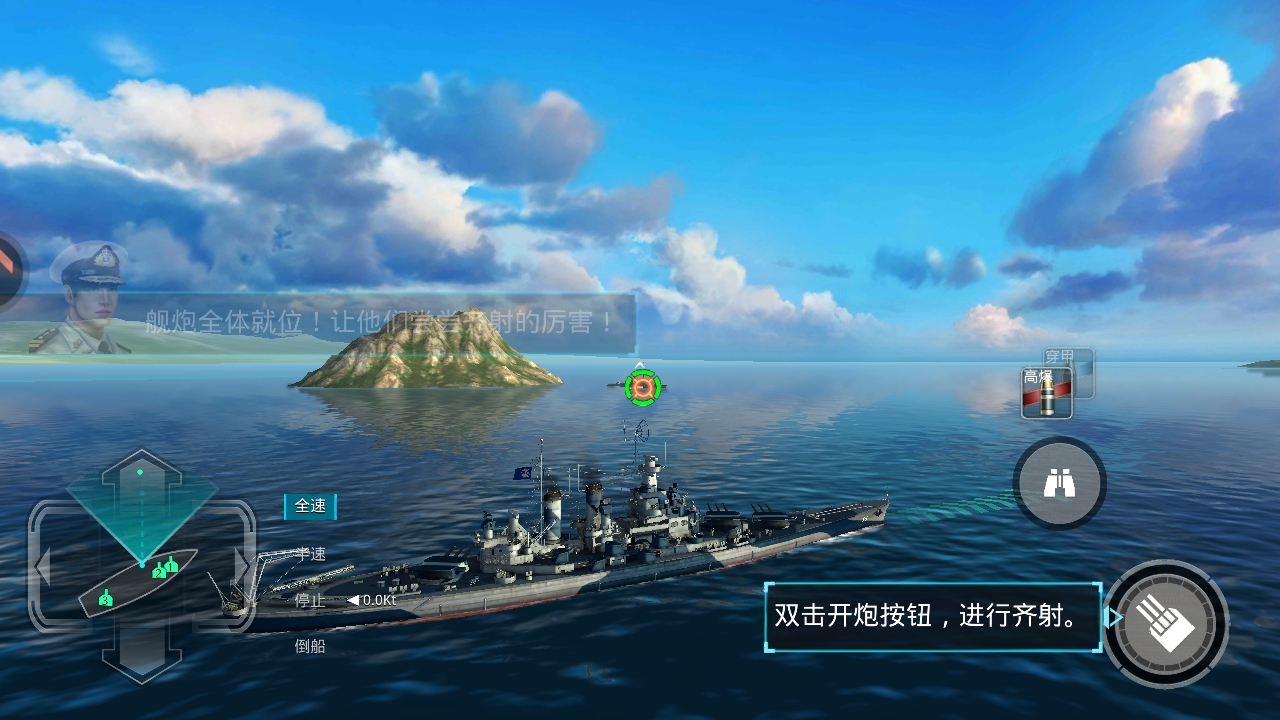The image size is (1280, 720).
Task: Tap the left turn arrow on the helm
Action: (x=43, y=567)
